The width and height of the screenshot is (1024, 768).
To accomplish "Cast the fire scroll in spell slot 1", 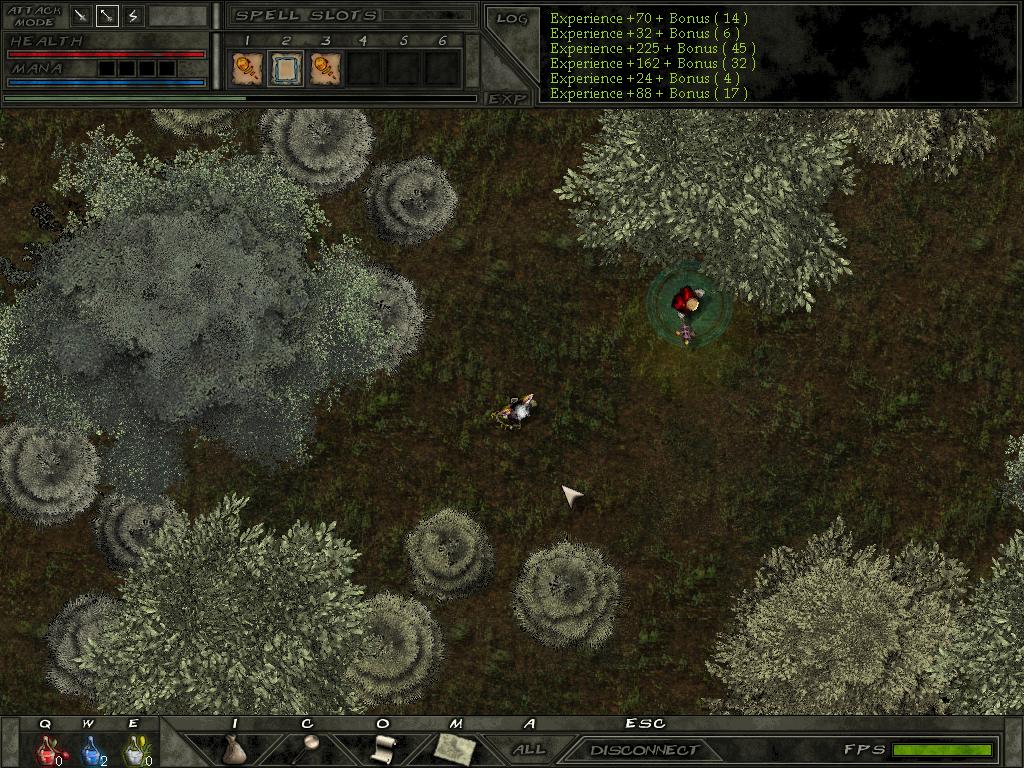I will (x=247, y=68).
